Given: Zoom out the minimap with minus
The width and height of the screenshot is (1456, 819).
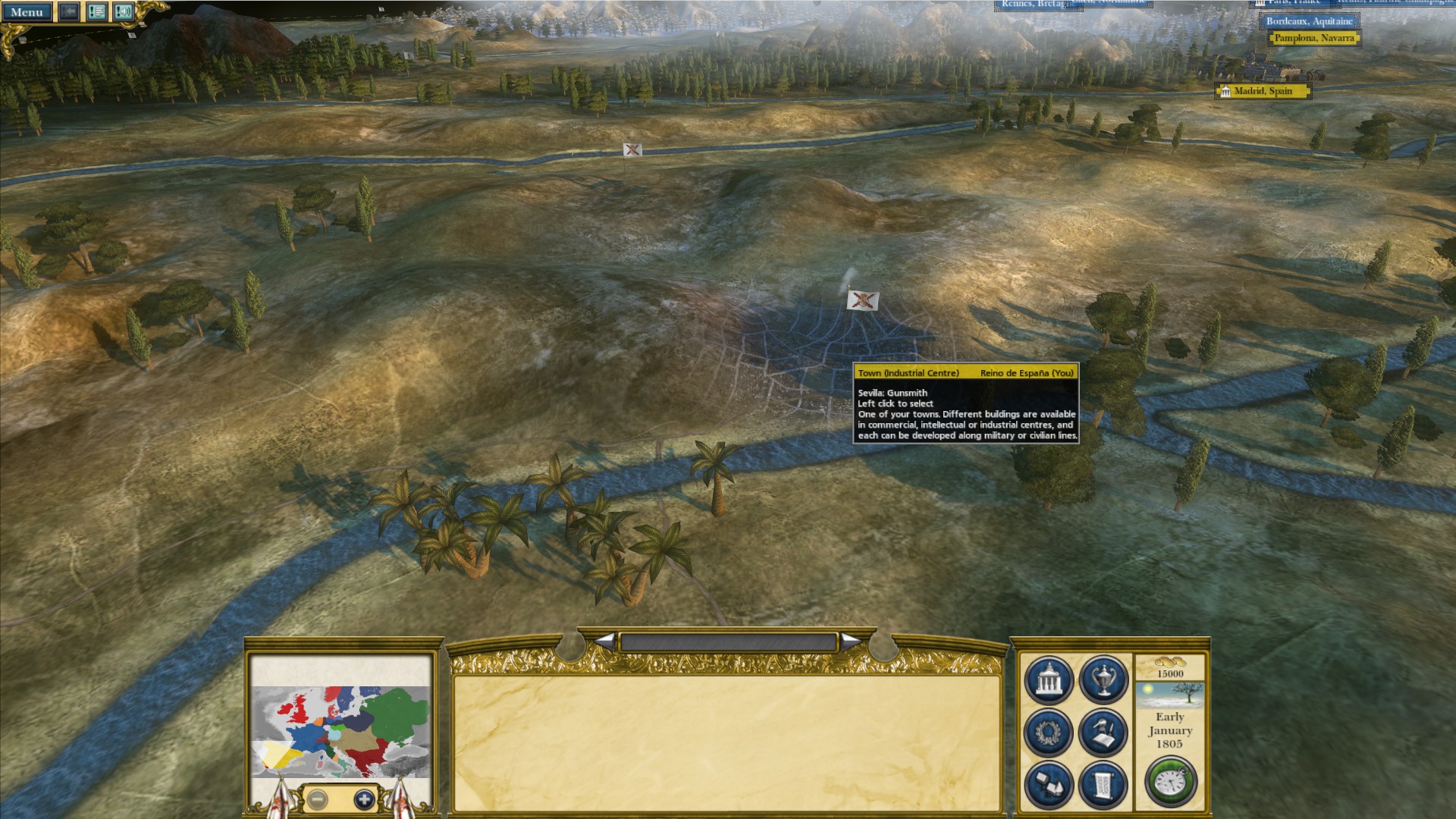Looking at the screenshot, I should [x=318, y=799].
